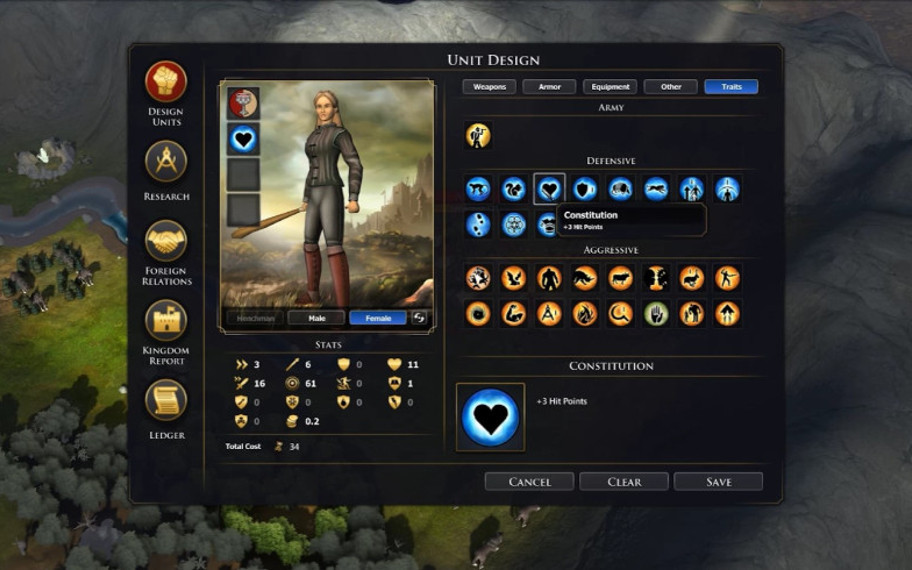Choose the Male gender option
This screenshot has height=570, width=912.
click(316, 318)
